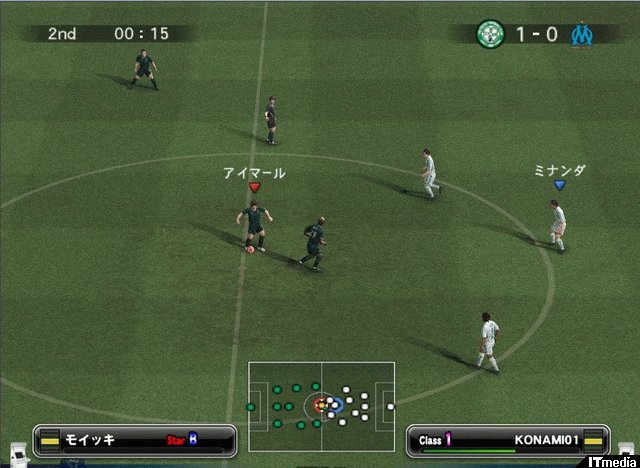
Task: Click the green home team emblem
Action: [490, 33]
